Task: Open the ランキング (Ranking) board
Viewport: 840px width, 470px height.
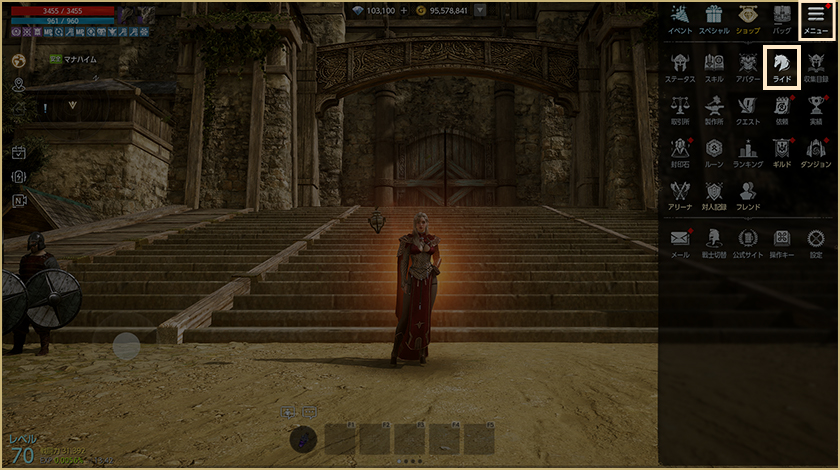Action: point(748,151)
